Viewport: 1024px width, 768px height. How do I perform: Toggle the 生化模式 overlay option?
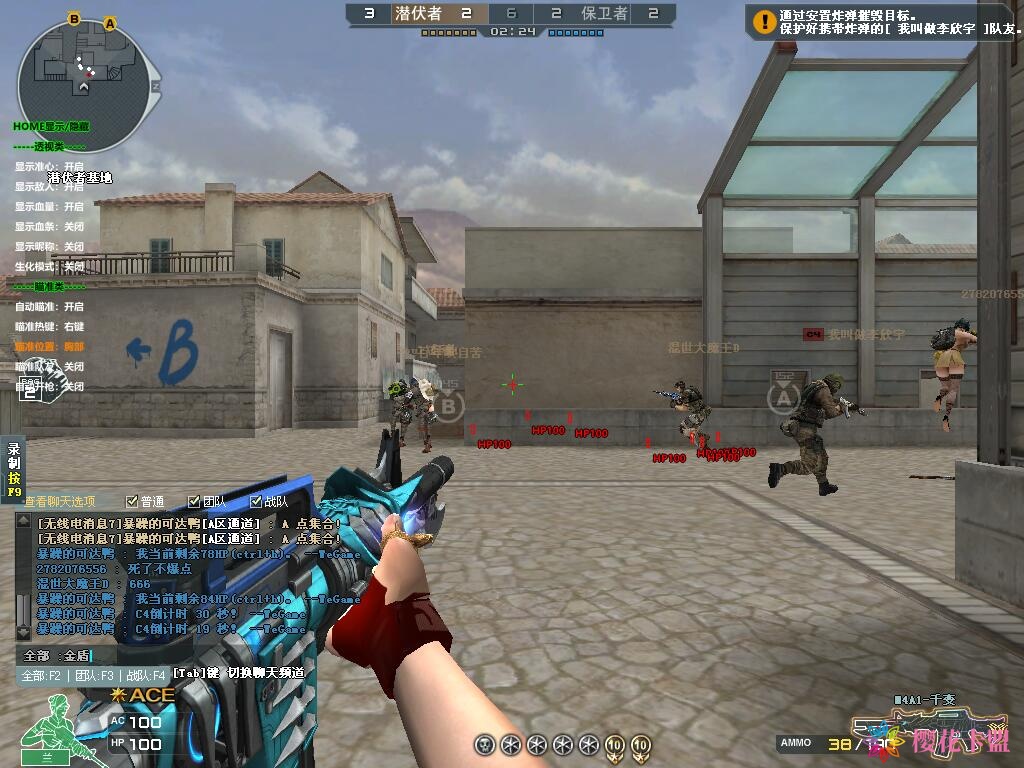pos(49,267)
